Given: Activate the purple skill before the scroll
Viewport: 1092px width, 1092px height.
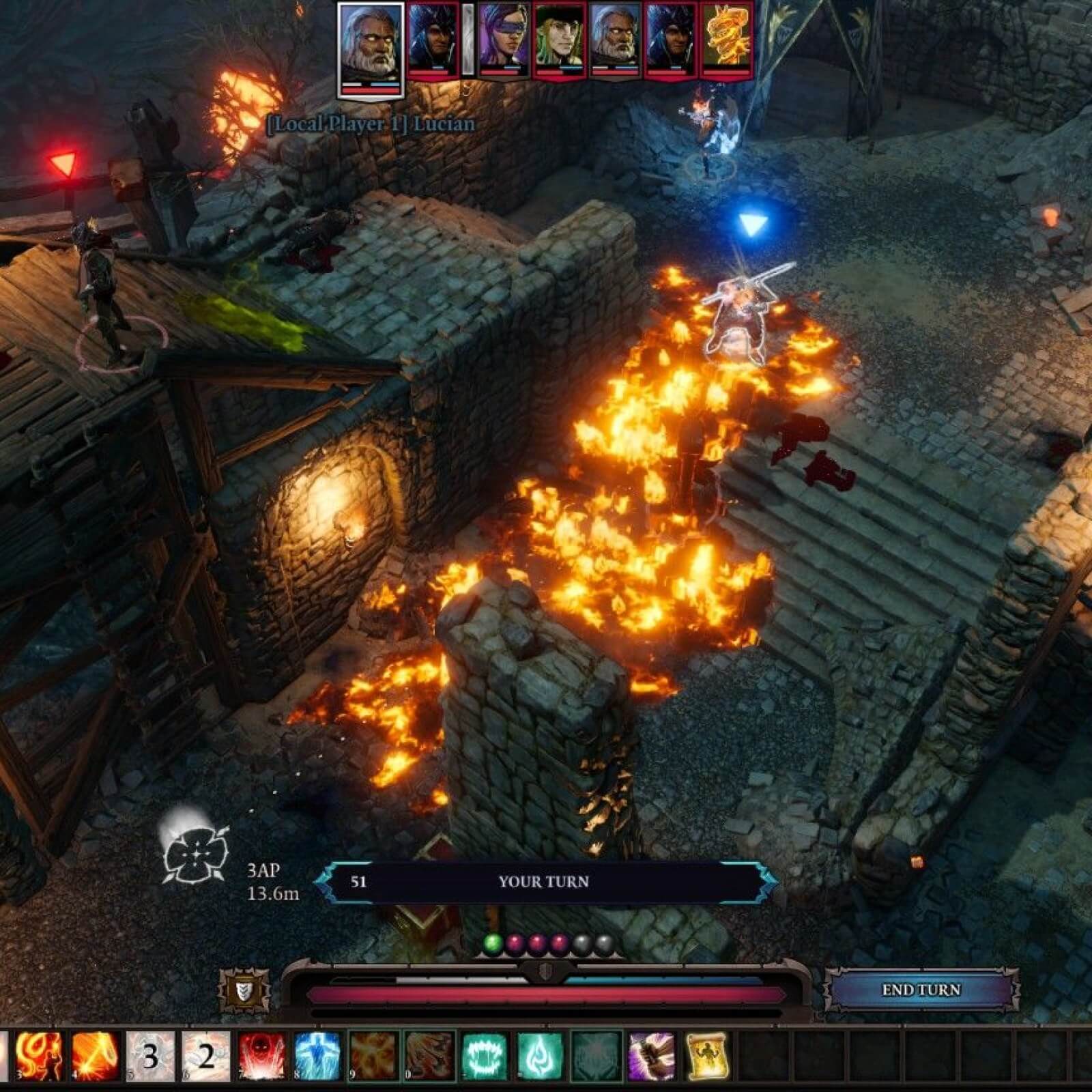Looking at the screenshot, I should [651, 1056].
